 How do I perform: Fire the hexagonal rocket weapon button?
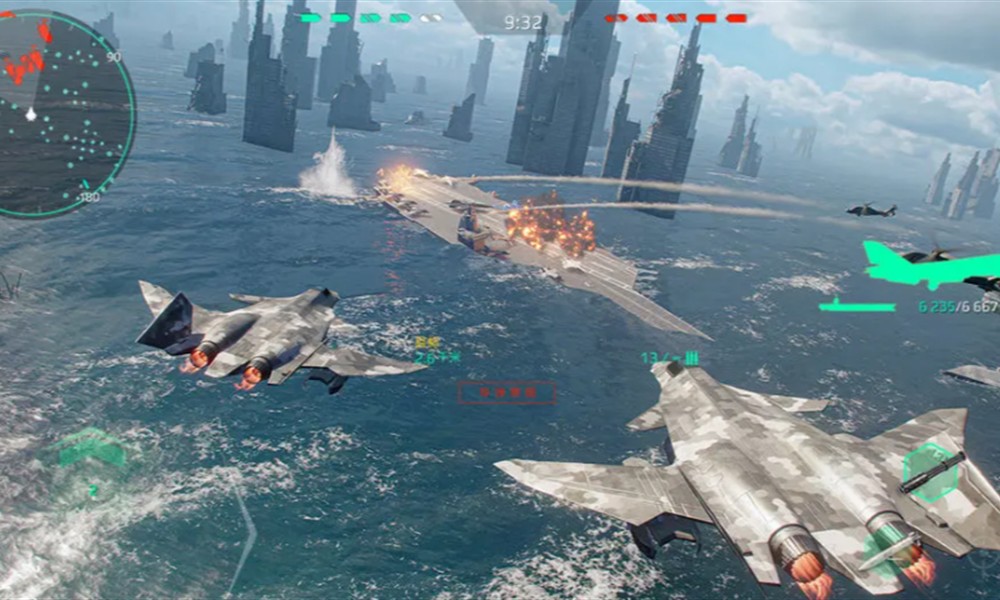(931, 472)
